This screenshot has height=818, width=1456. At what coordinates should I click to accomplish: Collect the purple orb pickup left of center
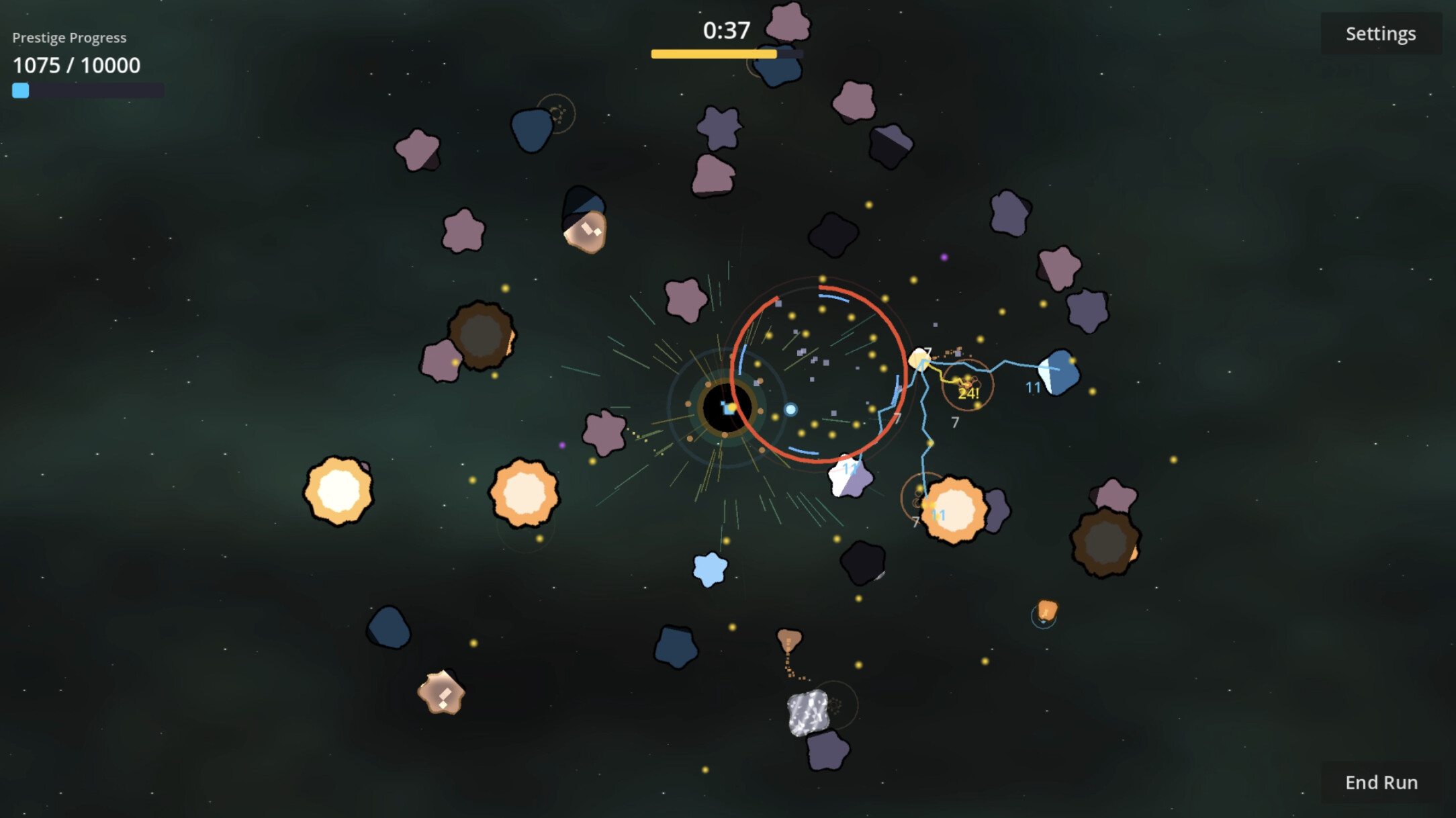tap(561, 445)
